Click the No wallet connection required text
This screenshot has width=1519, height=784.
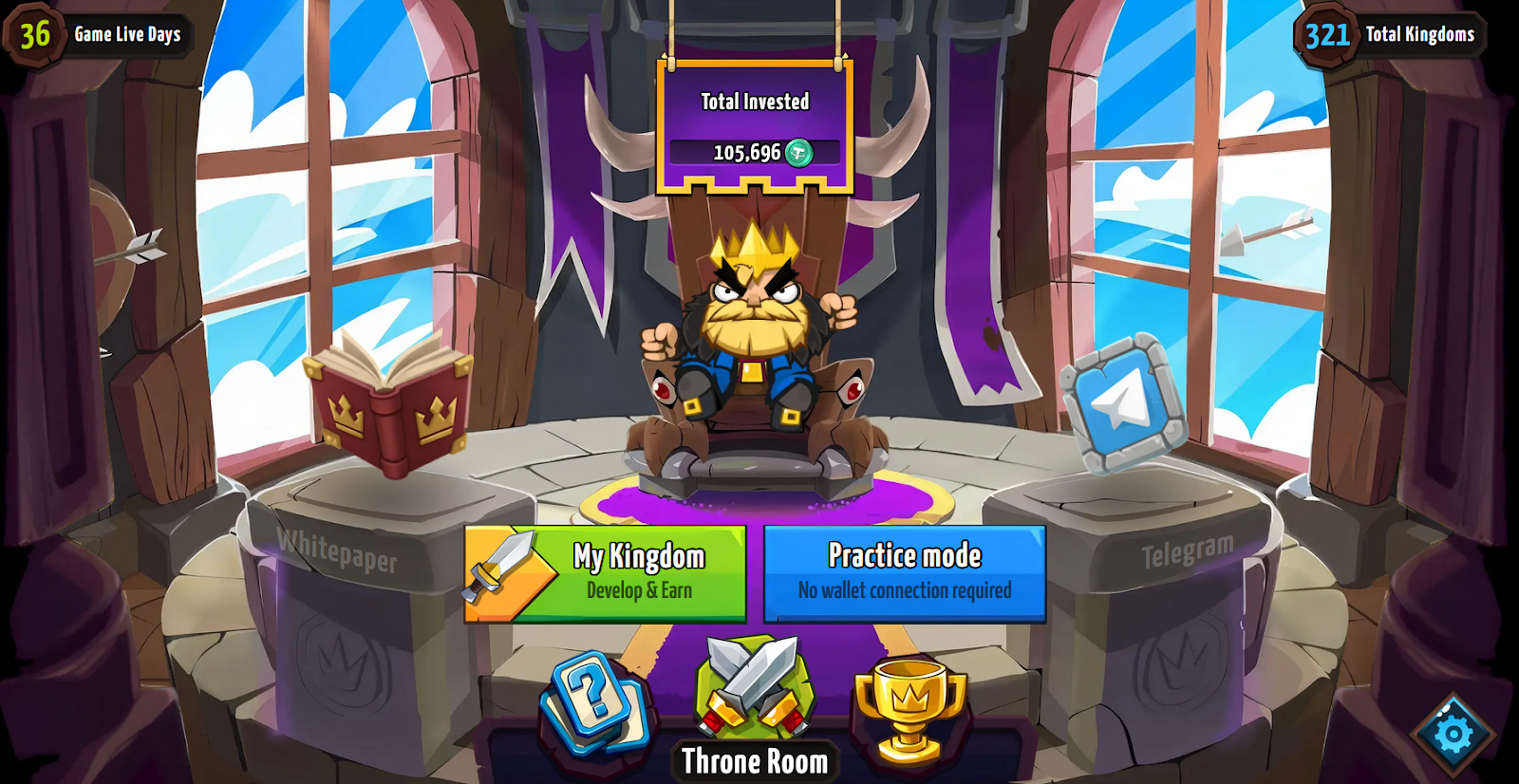coord(903,590)
